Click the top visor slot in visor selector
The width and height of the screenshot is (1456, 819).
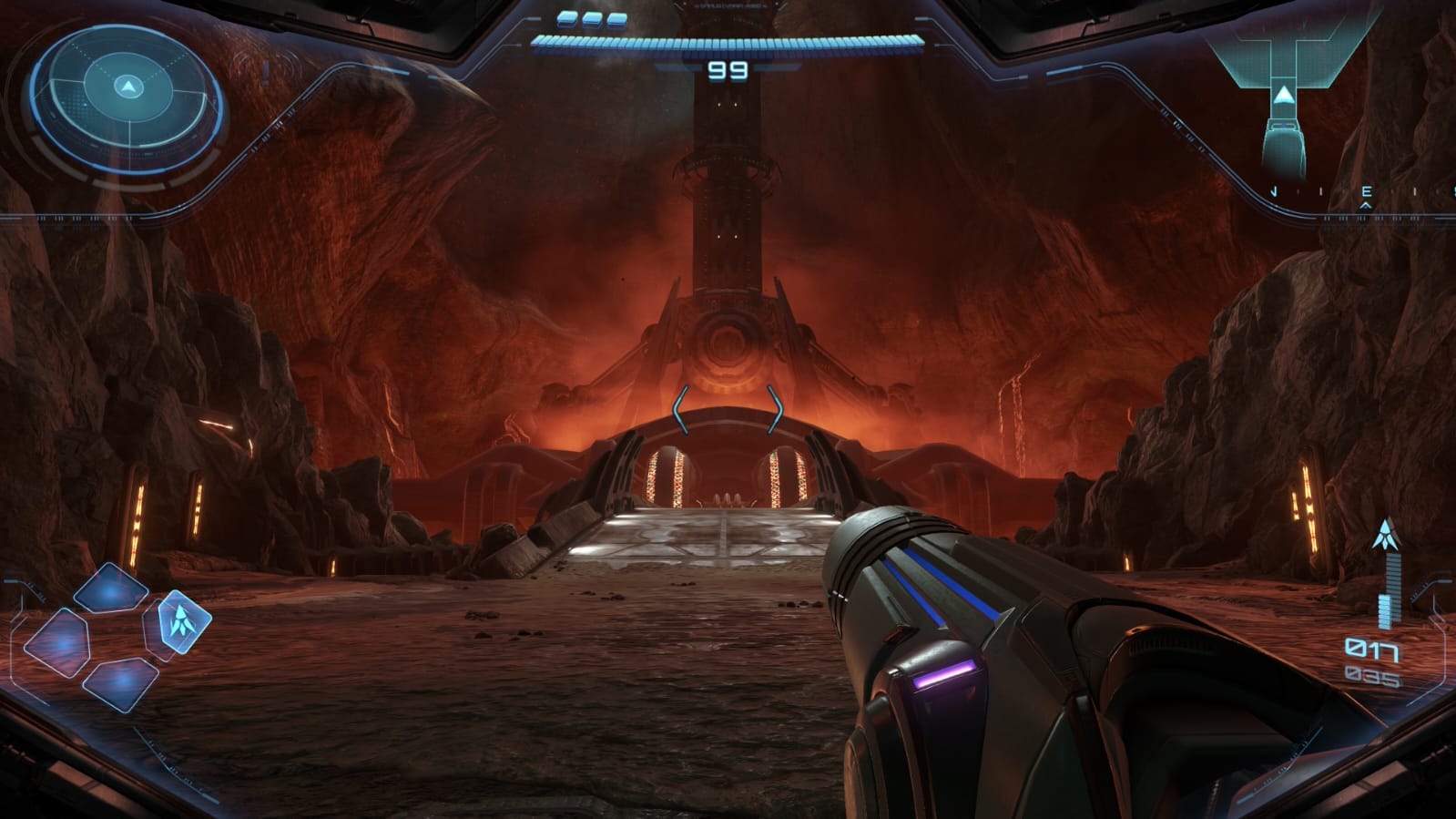point(111,589)
